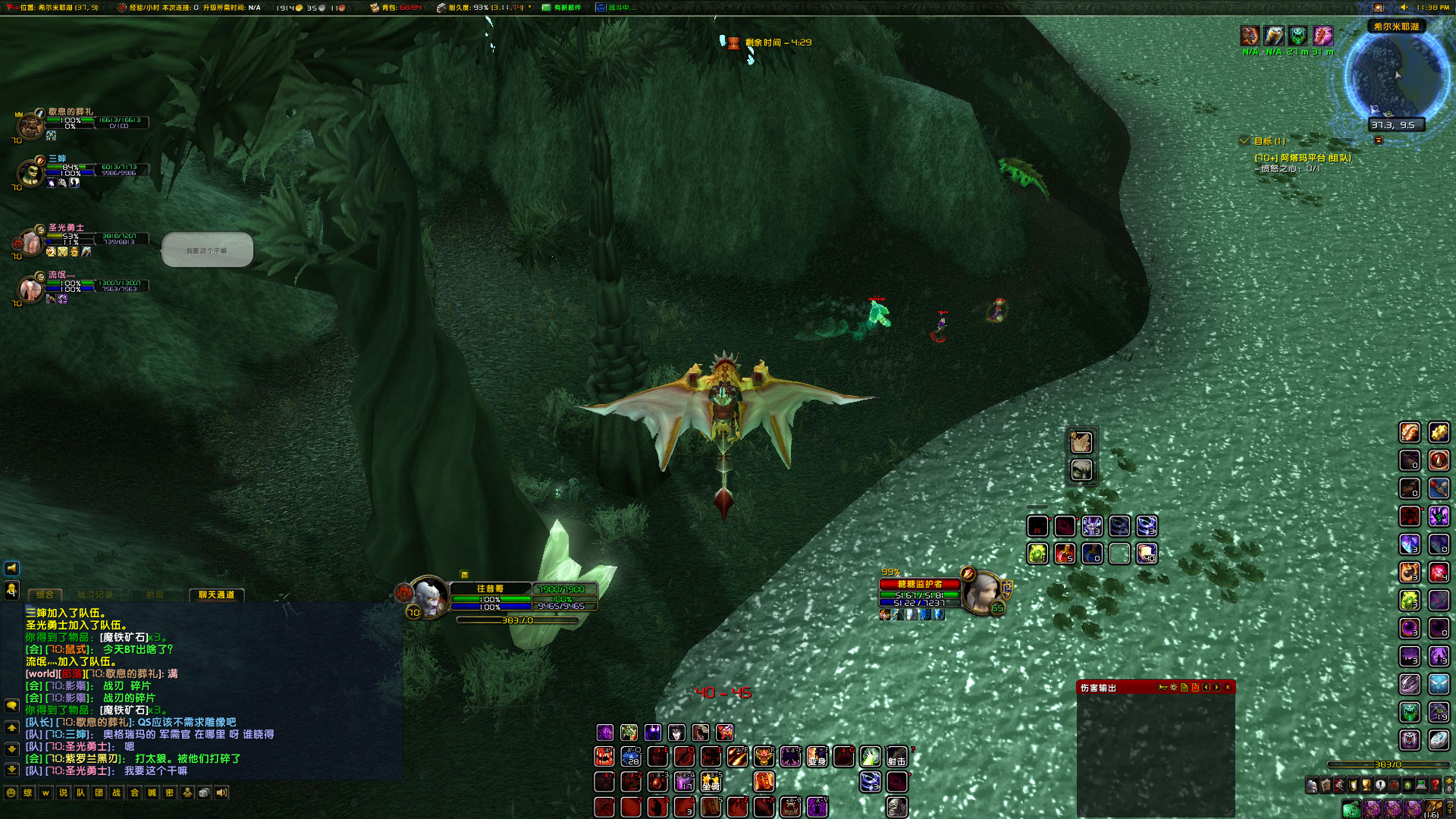
Task: Open the red question mark help micro menu icon
Action: (1436, 785)
